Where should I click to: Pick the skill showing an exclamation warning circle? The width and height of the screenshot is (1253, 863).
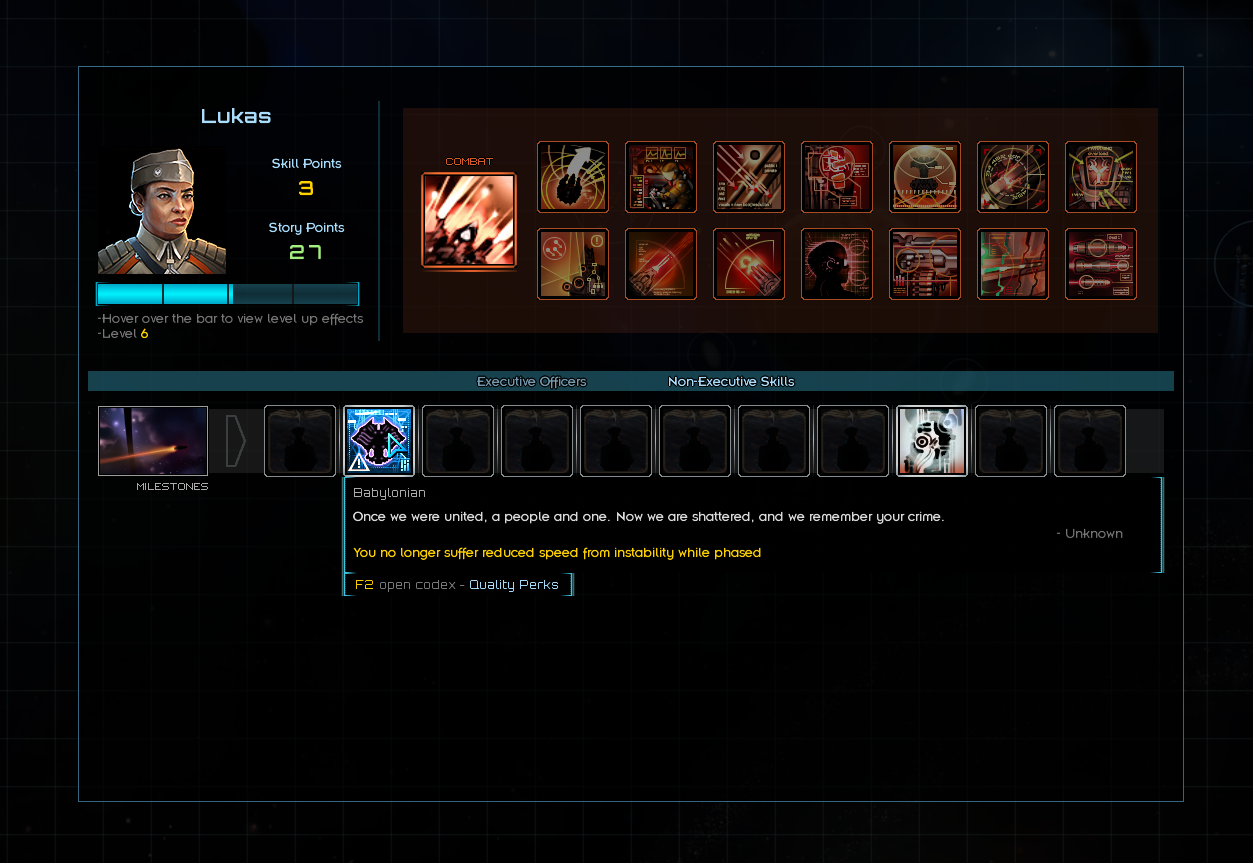click(x=573, y=264)
